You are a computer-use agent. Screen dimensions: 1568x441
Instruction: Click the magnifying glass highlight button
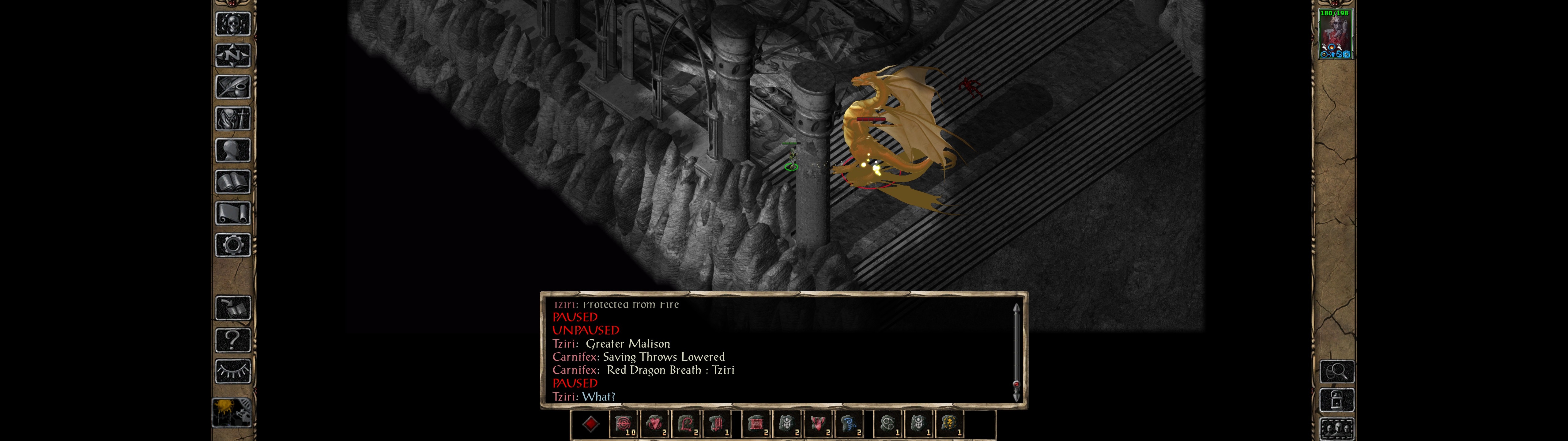click(1337, 371)
